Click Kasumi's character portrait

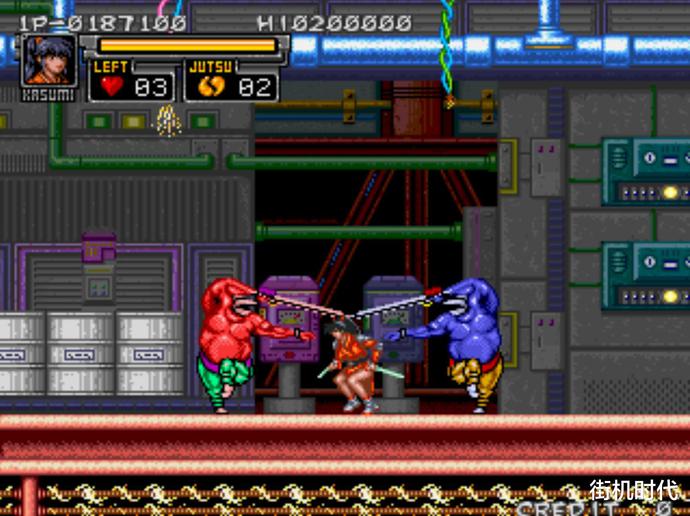[49, 60]
